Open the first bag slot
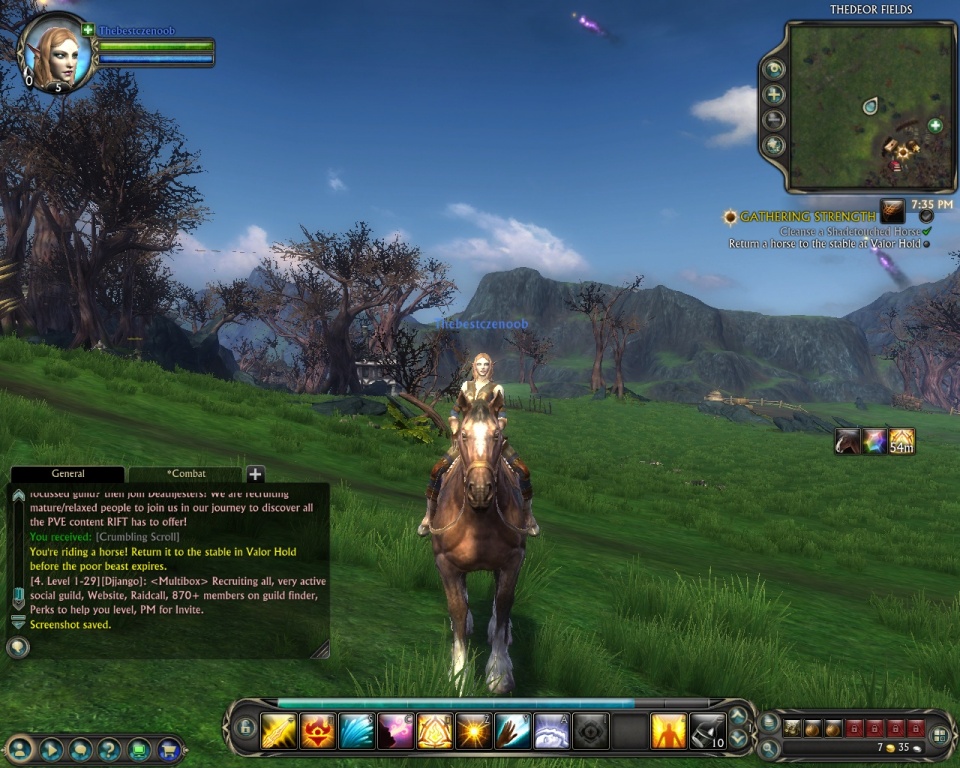The image size is (960, 768). click(x=792, y=727)
